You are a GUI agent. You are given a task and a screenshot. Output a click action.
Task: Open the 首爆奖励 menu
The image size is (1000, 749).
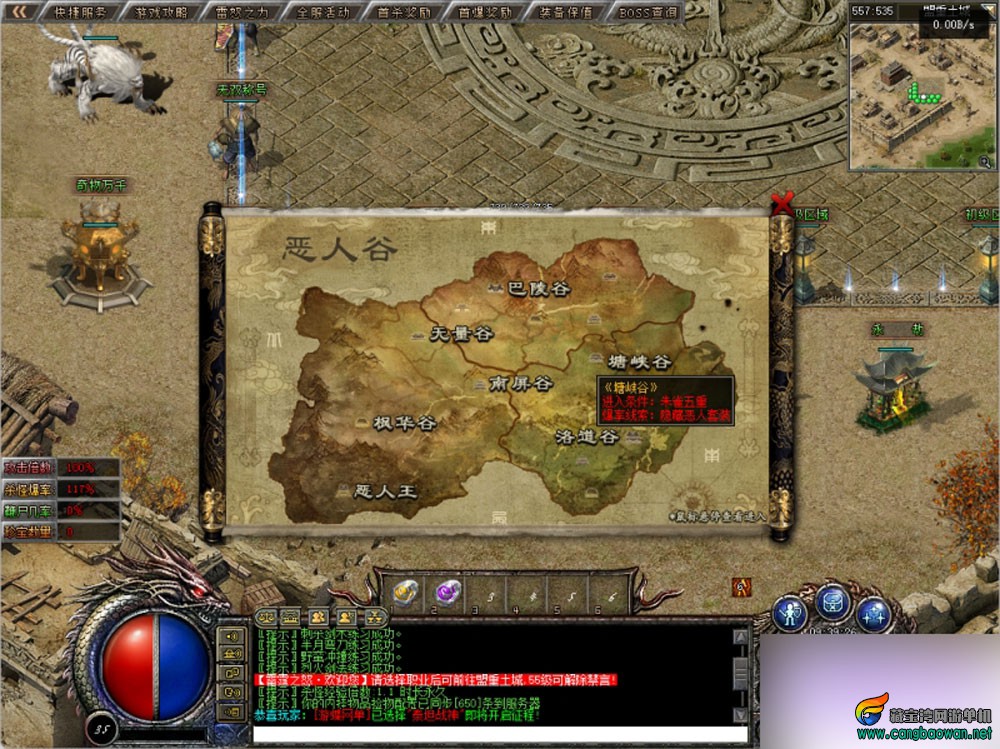point(484,13)
